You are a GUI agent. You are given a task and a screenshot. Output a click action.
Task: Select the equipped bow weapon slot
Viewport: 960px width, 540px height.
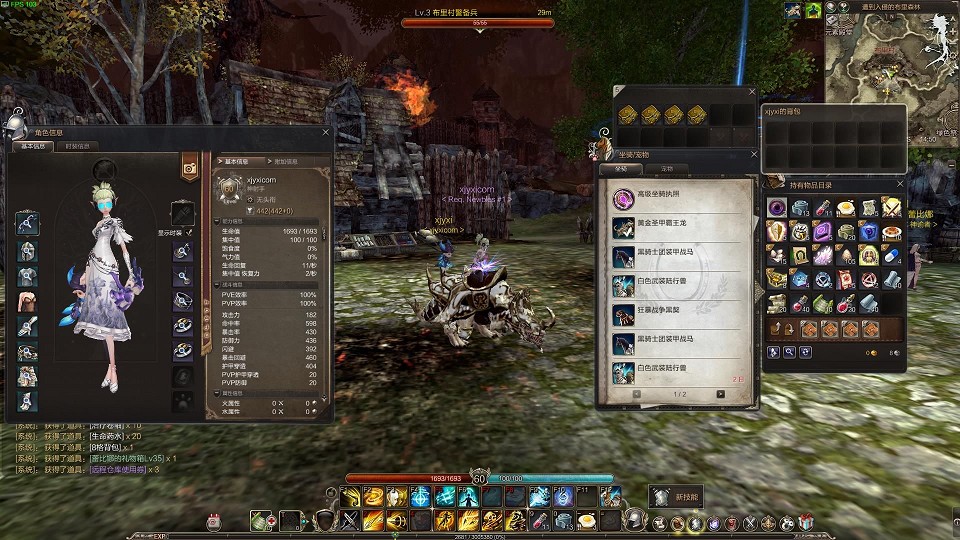28,223
